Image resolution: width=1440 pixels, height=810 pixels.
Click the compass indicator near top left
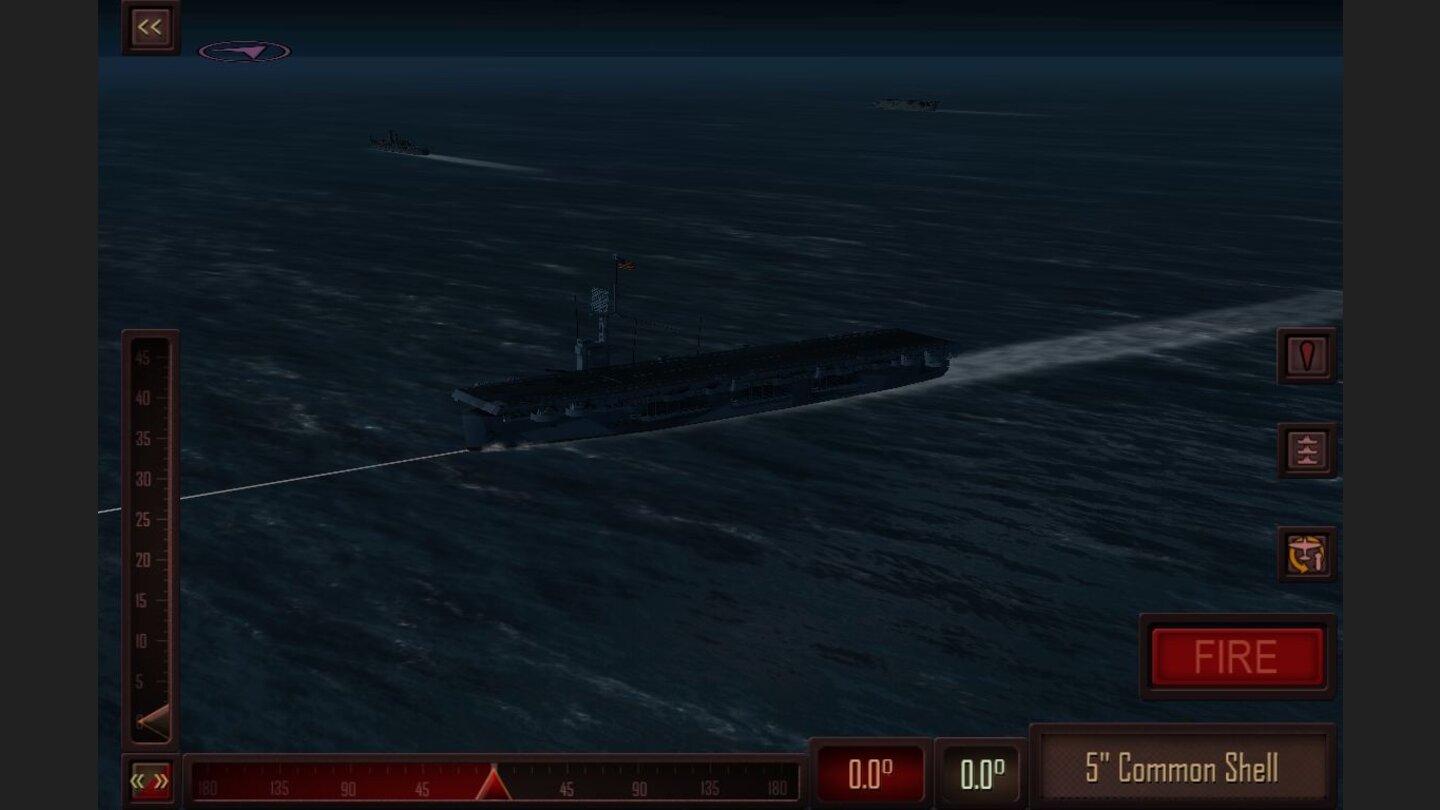[245, 50]
